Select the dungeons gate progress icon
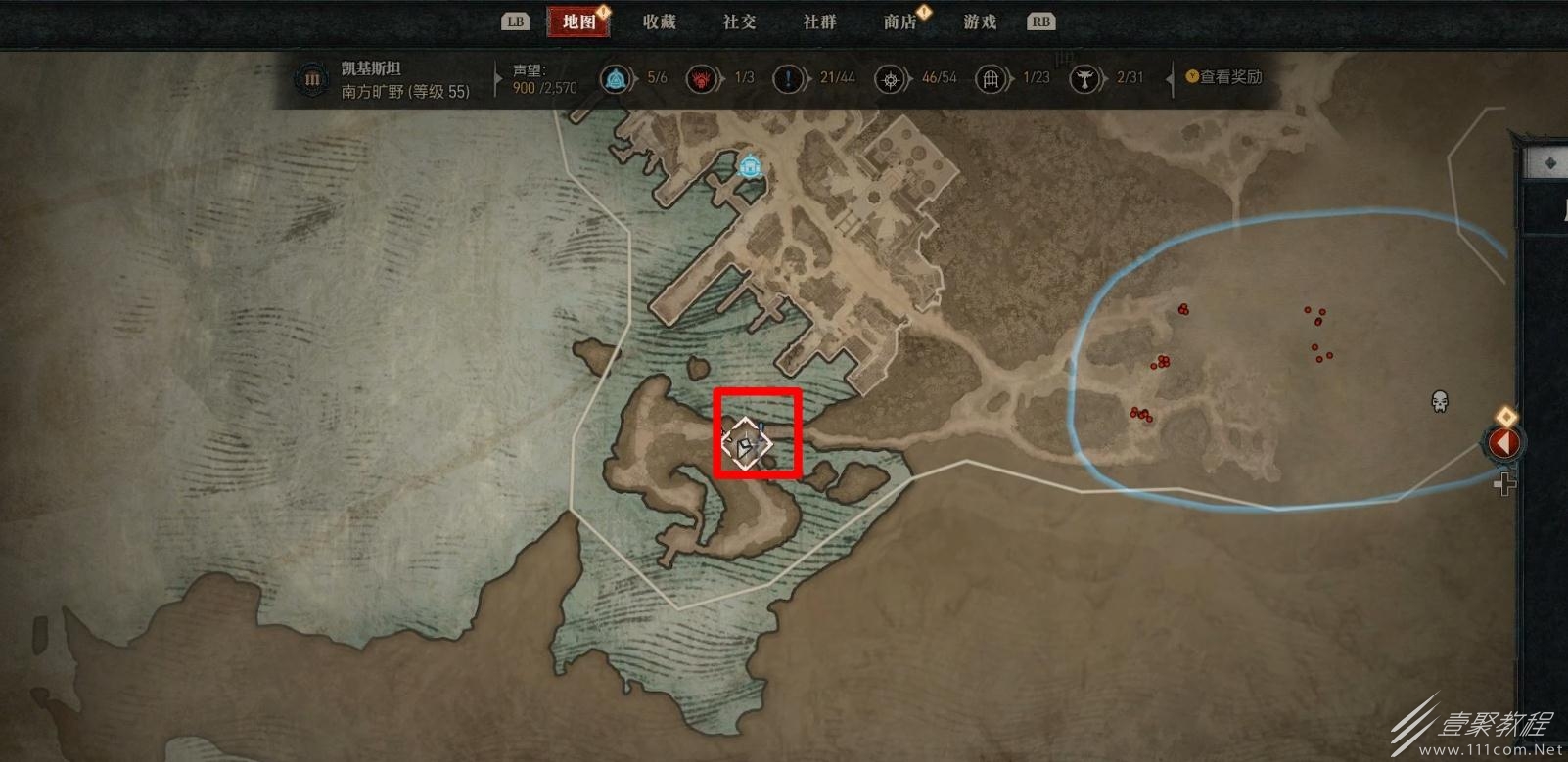The image size is (1568, 762). (x=991, y=78)
